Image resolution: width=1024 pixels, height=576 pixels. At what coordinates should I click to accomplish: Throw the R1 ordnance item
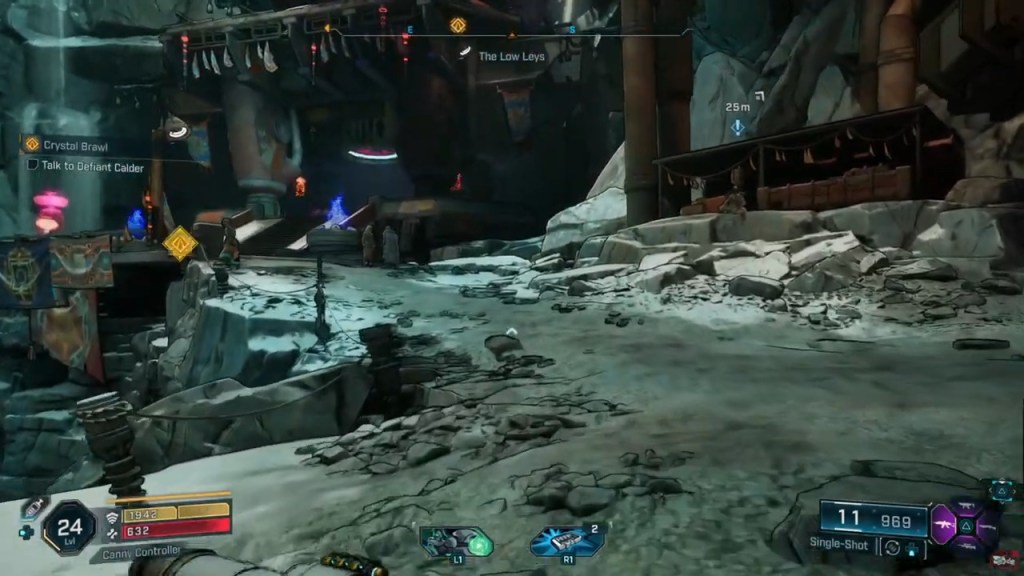[x=568, y=541]
